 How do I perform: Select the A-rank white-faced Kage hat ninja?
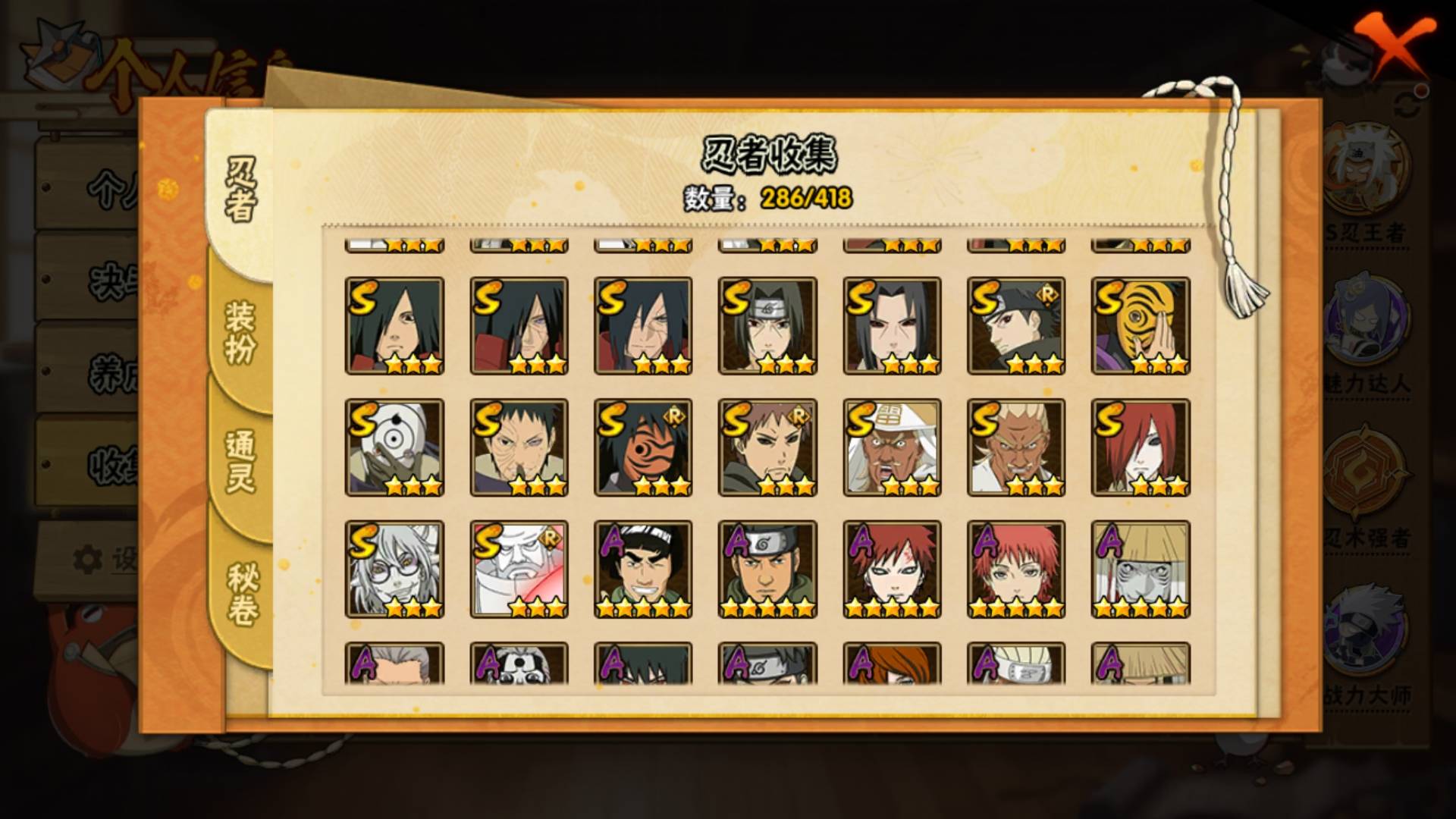pos(1140,569)
